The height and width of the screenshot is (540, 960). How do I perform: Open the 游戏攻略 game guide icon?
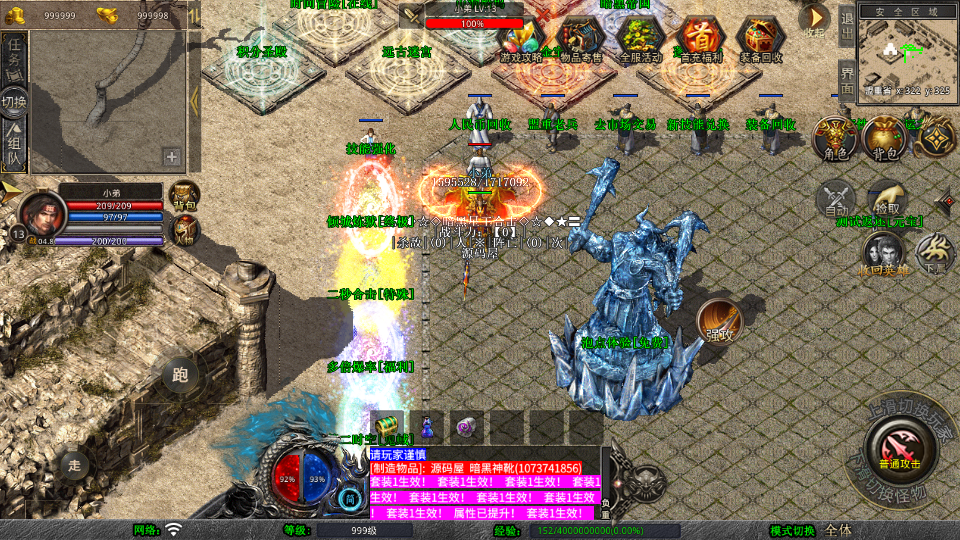point(521,38)
